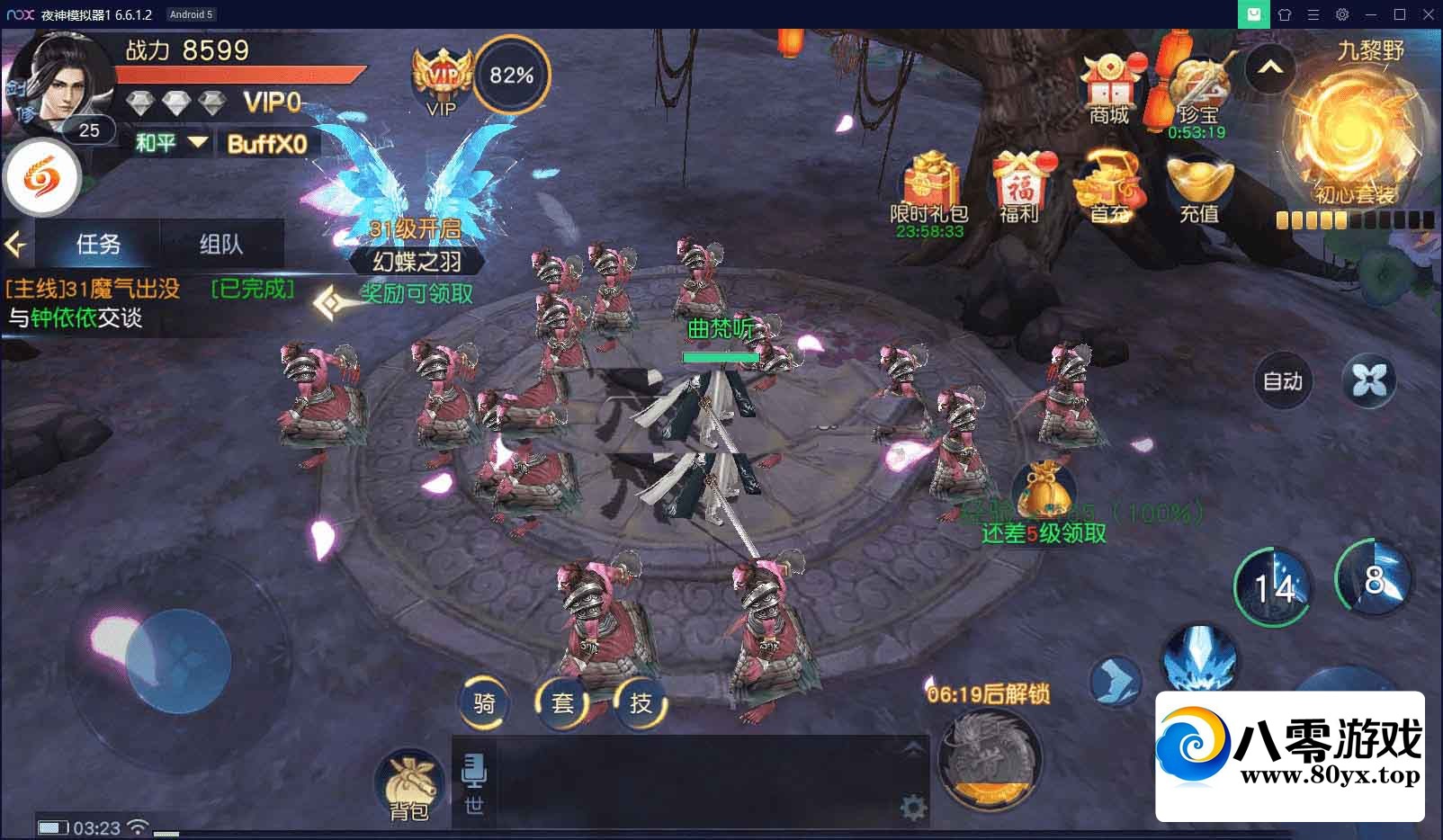The image size is (1443, 840).
Task: Open the 任务 quest tab
Action: coord(98,244)
